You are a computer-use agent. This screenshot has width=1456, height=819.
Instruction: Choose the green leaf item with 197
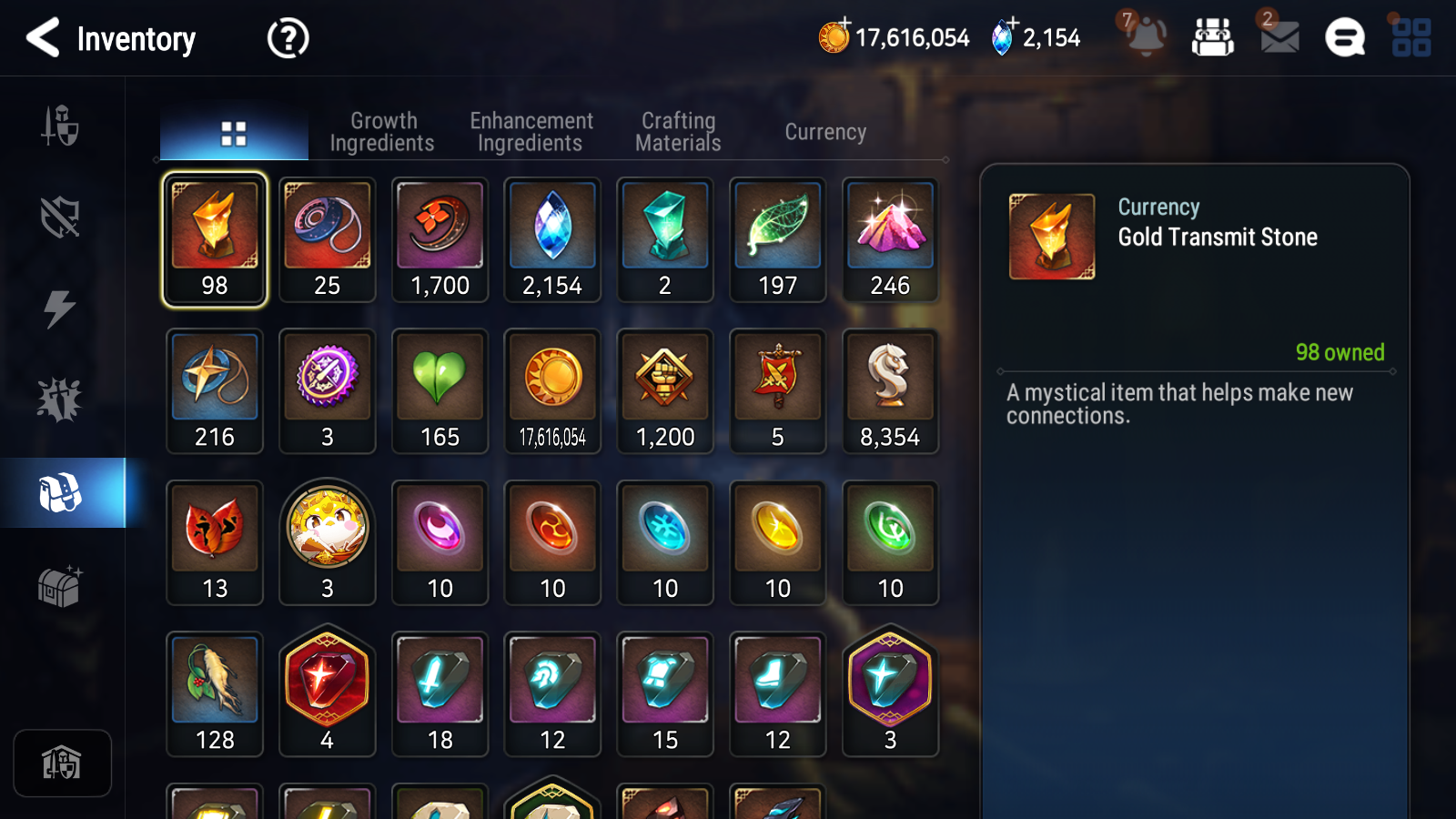pyautogui.click(x=778, y=238)
